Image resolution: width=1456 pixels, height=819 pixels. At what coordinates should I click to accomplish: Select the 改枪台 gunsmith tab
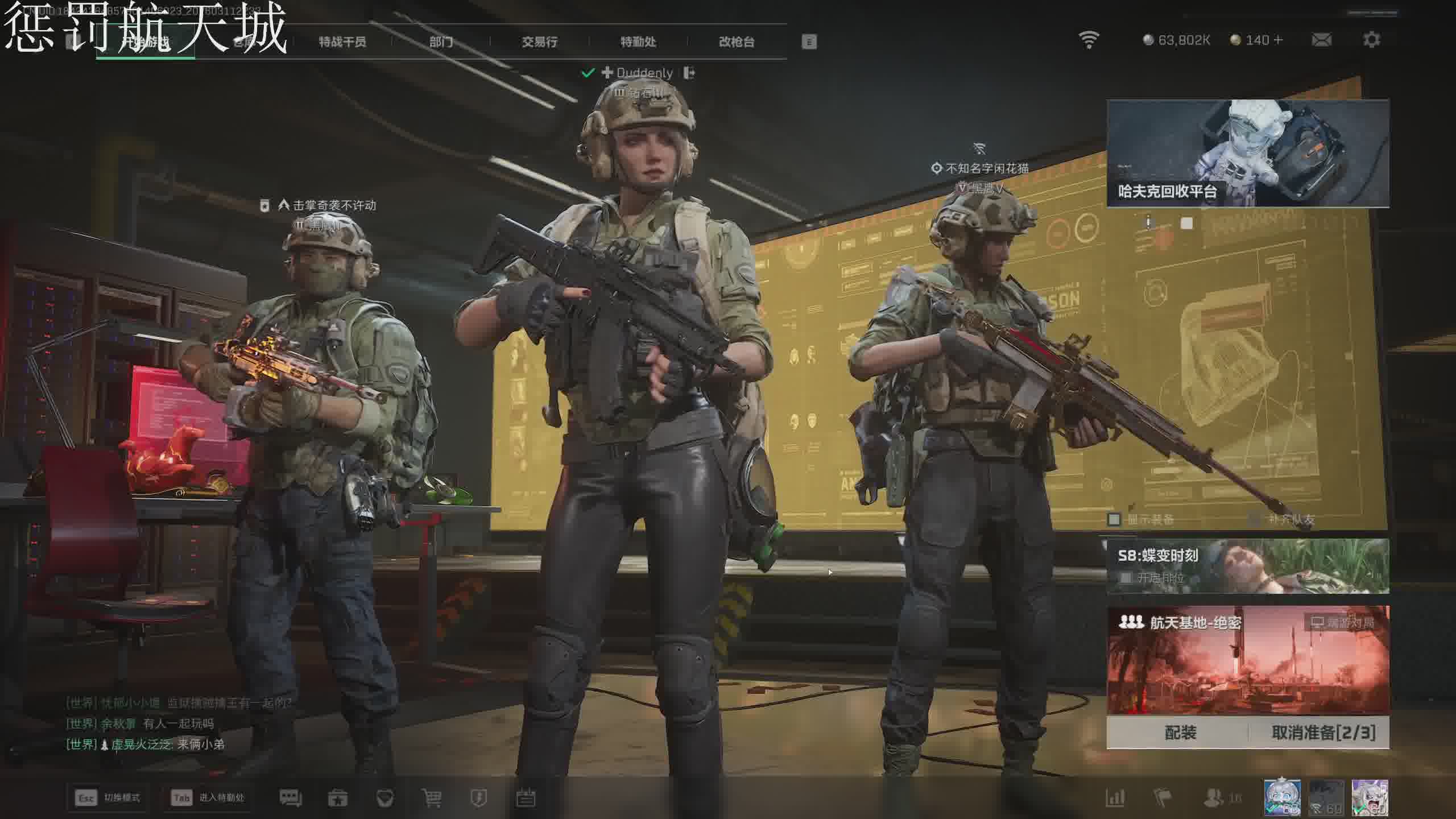click(737, 42)
